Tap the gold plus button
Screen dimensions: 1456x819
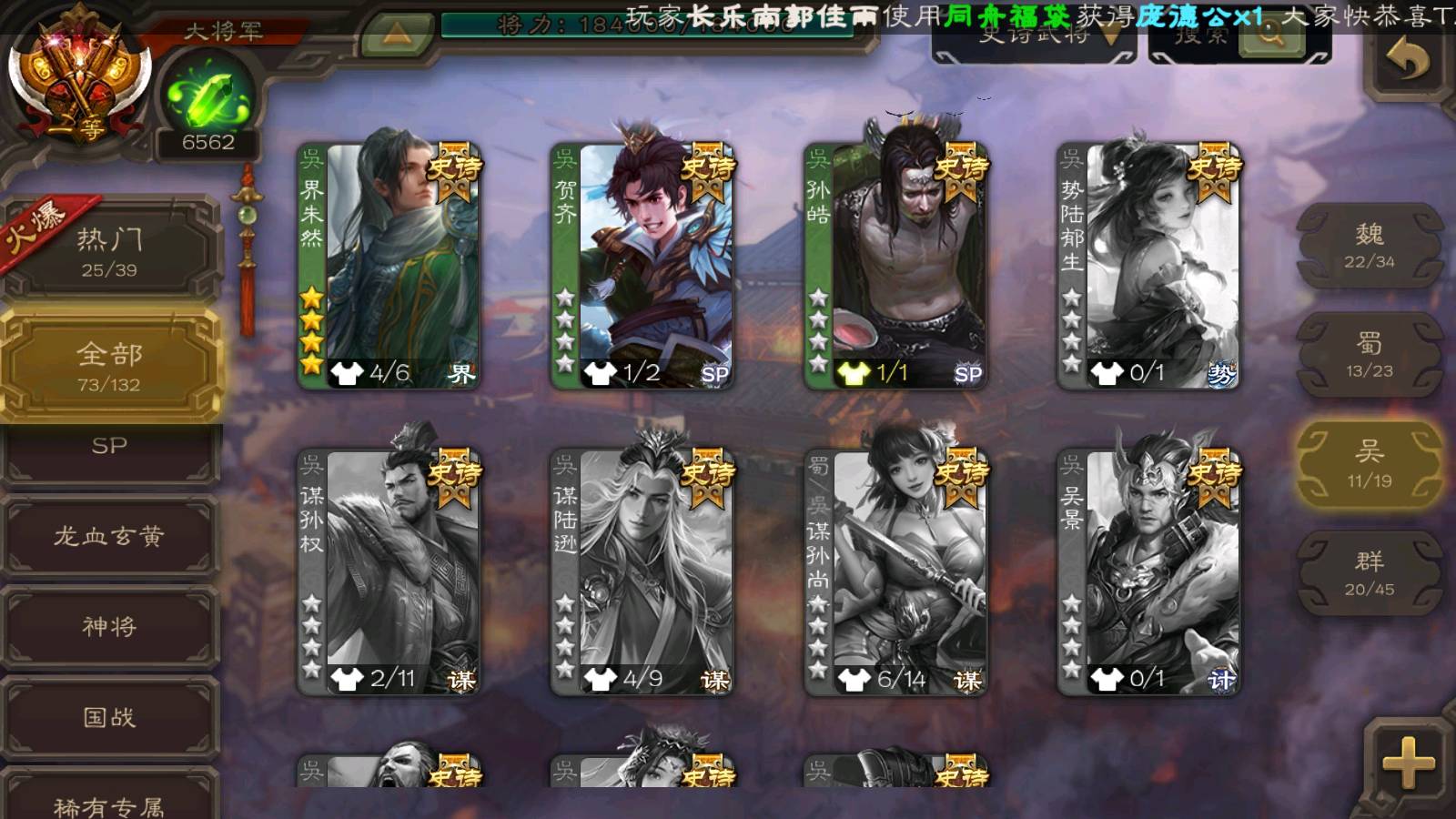(1408, 763)
